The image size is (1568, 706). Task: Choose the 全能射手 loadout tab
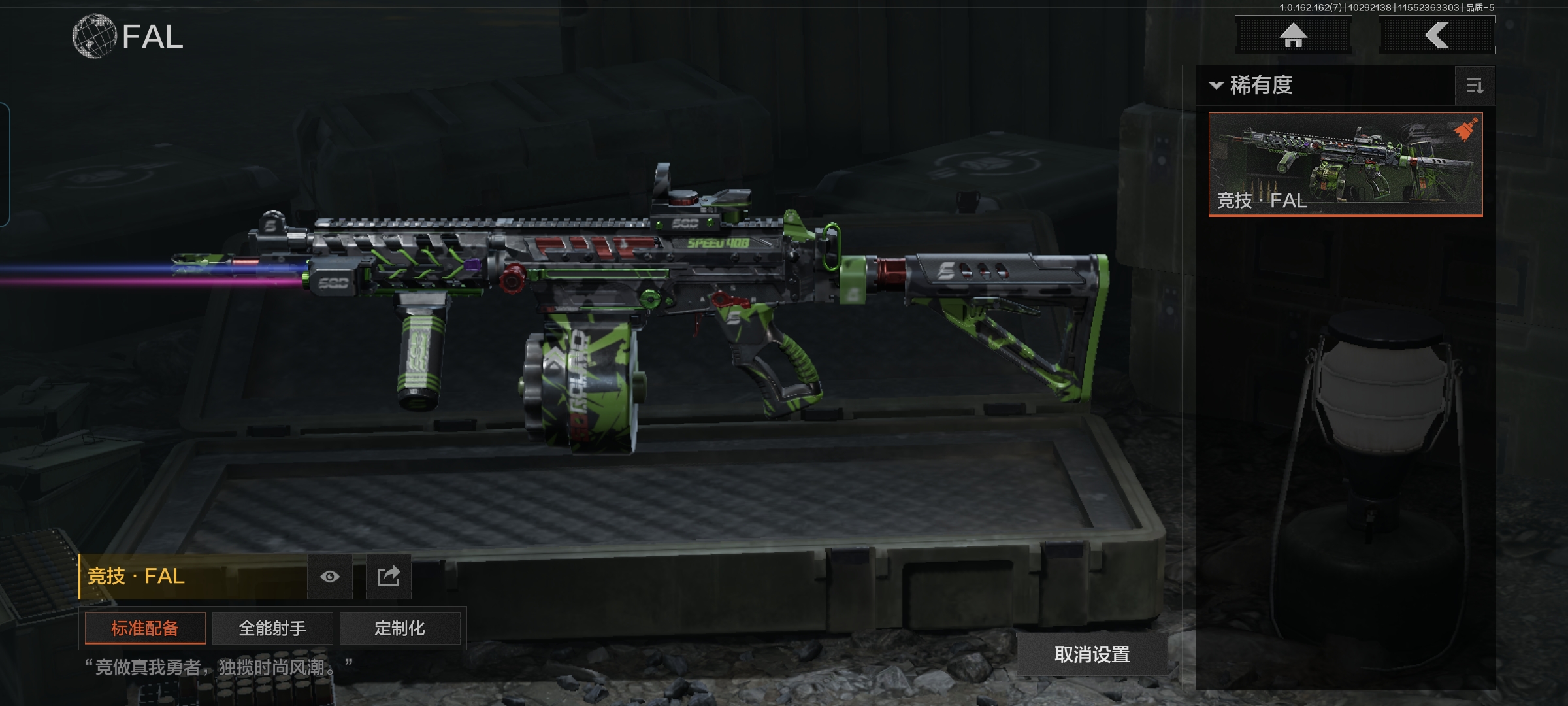(x=272, y=628)
